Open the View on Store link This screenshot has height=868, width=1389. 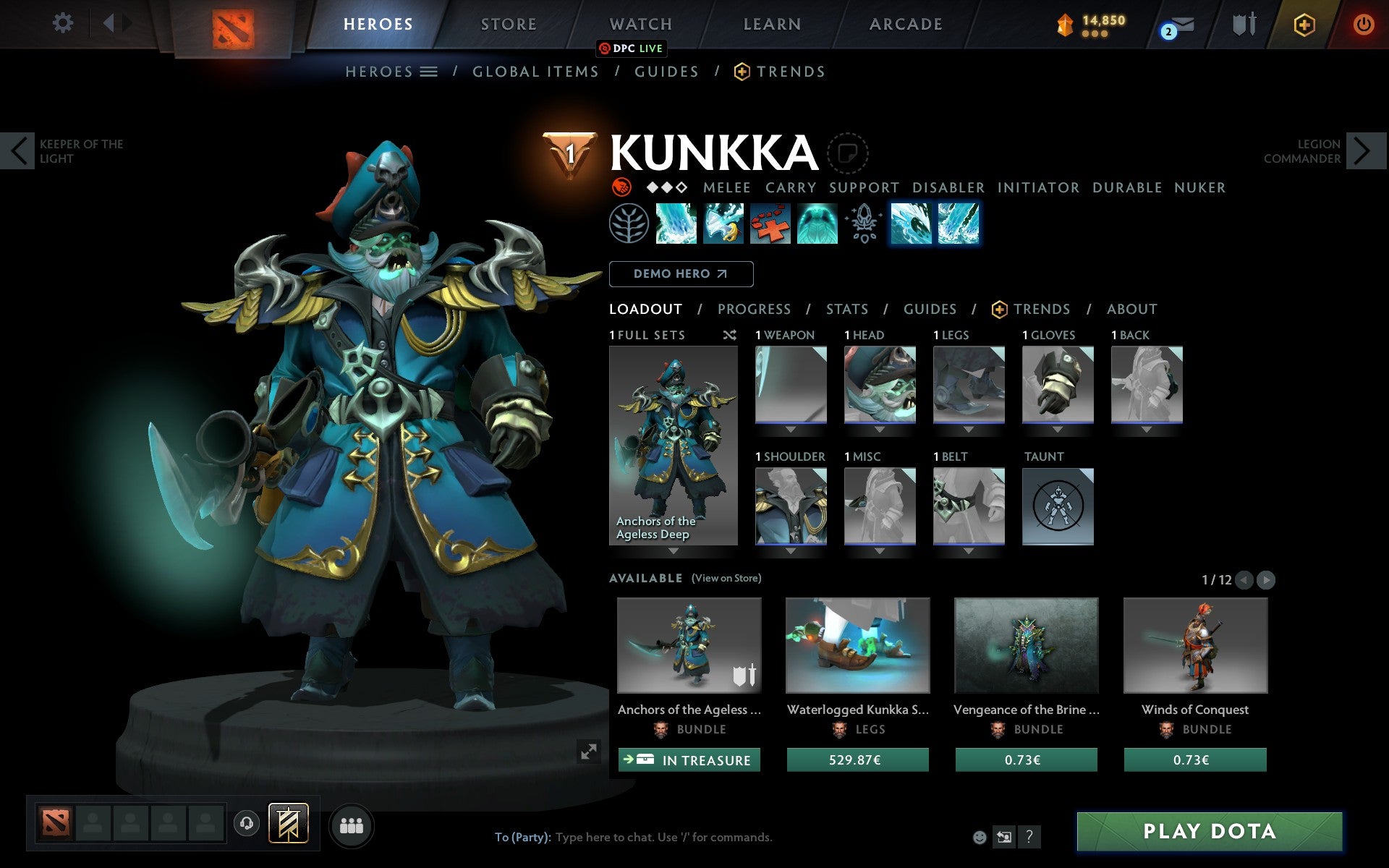pyautogui.click(x=726, y=578)
